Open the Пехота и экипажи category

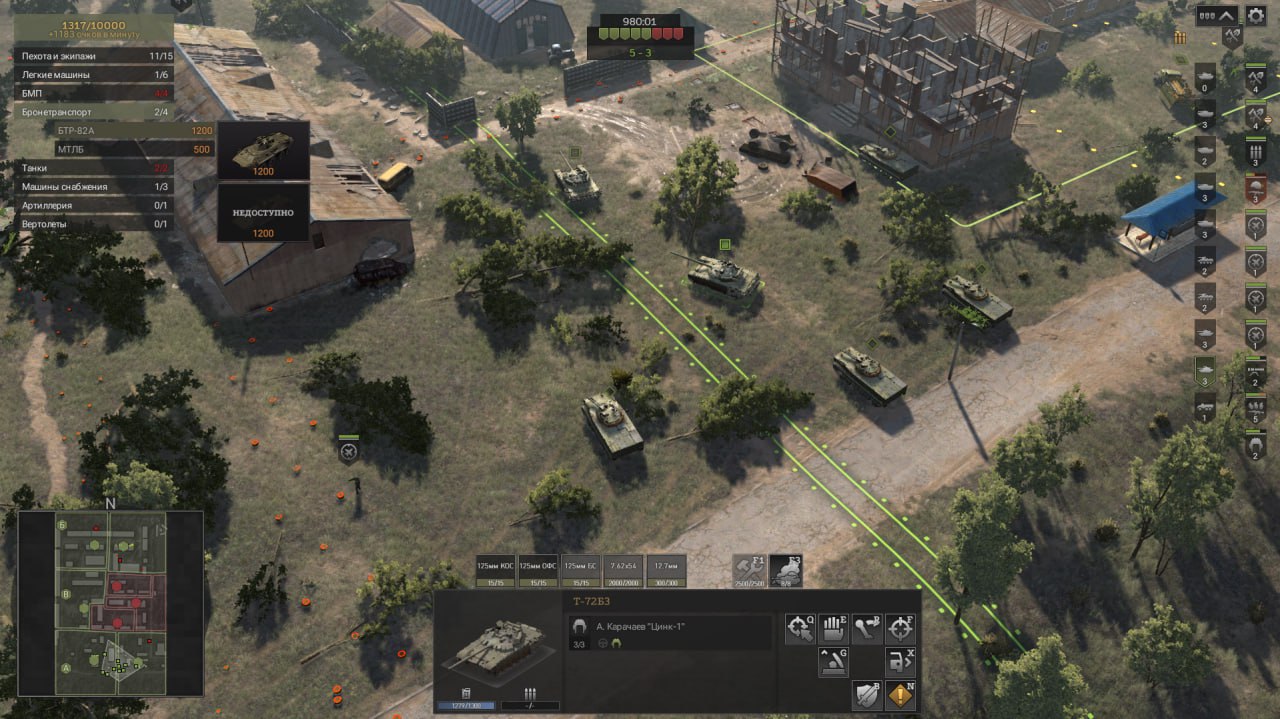(95, 56)
